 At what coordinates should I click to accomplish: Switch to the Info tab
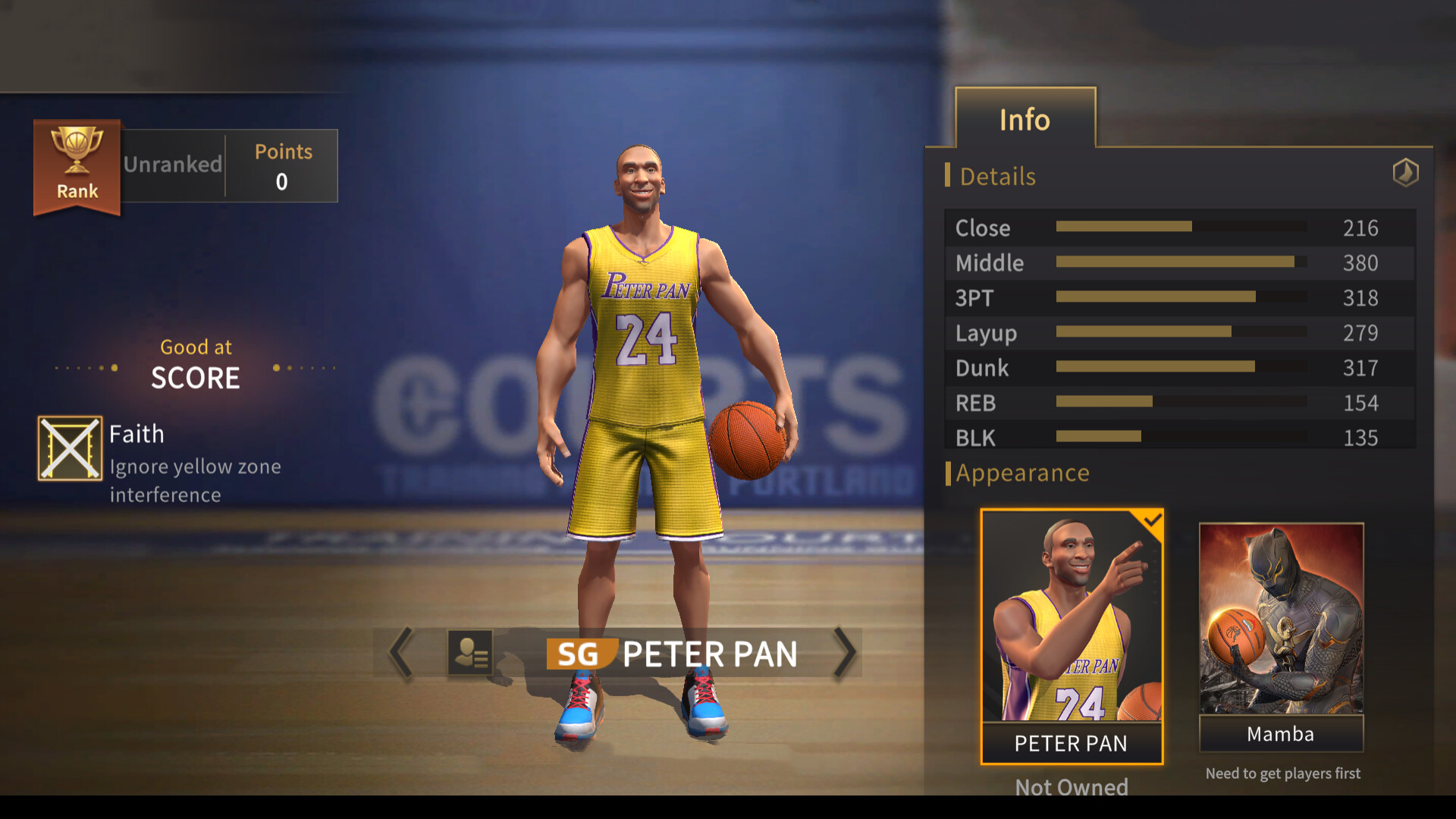pos(1025,119)
